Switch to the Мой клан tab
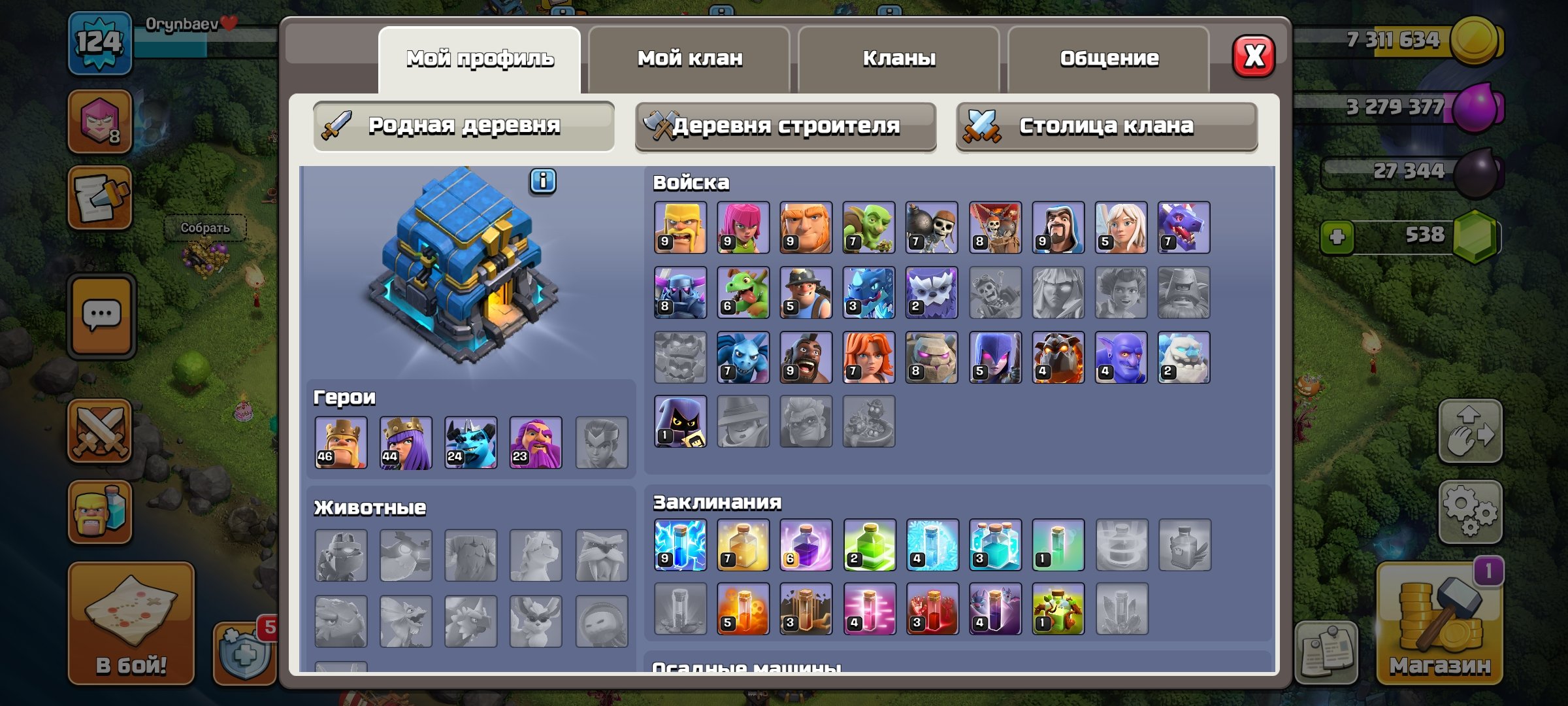This screenshot has width=1568, height=706. point(689,58)
